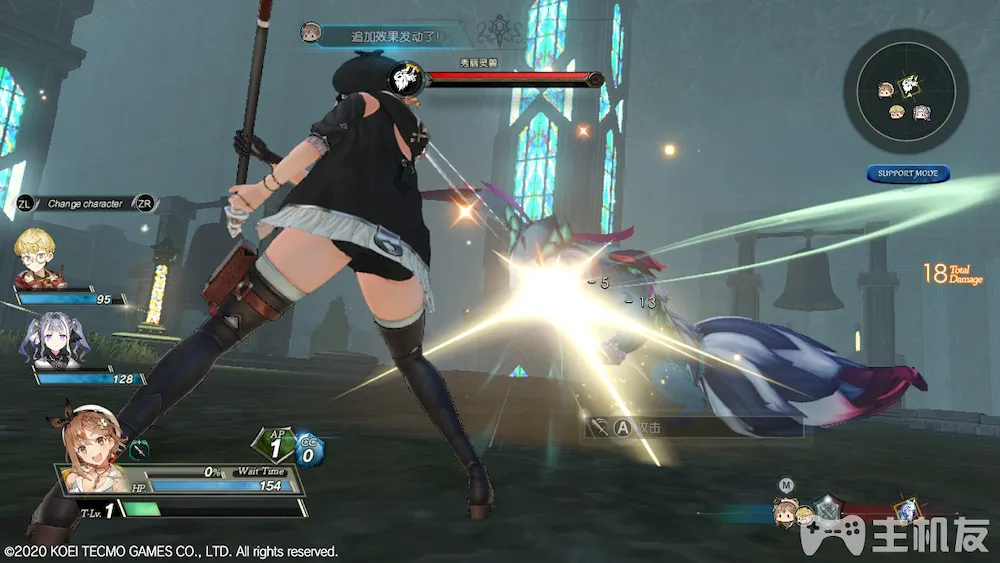Open the circular battle radar minimap
This screenshot has height=563, width=1000.
[x=906, y=90]
